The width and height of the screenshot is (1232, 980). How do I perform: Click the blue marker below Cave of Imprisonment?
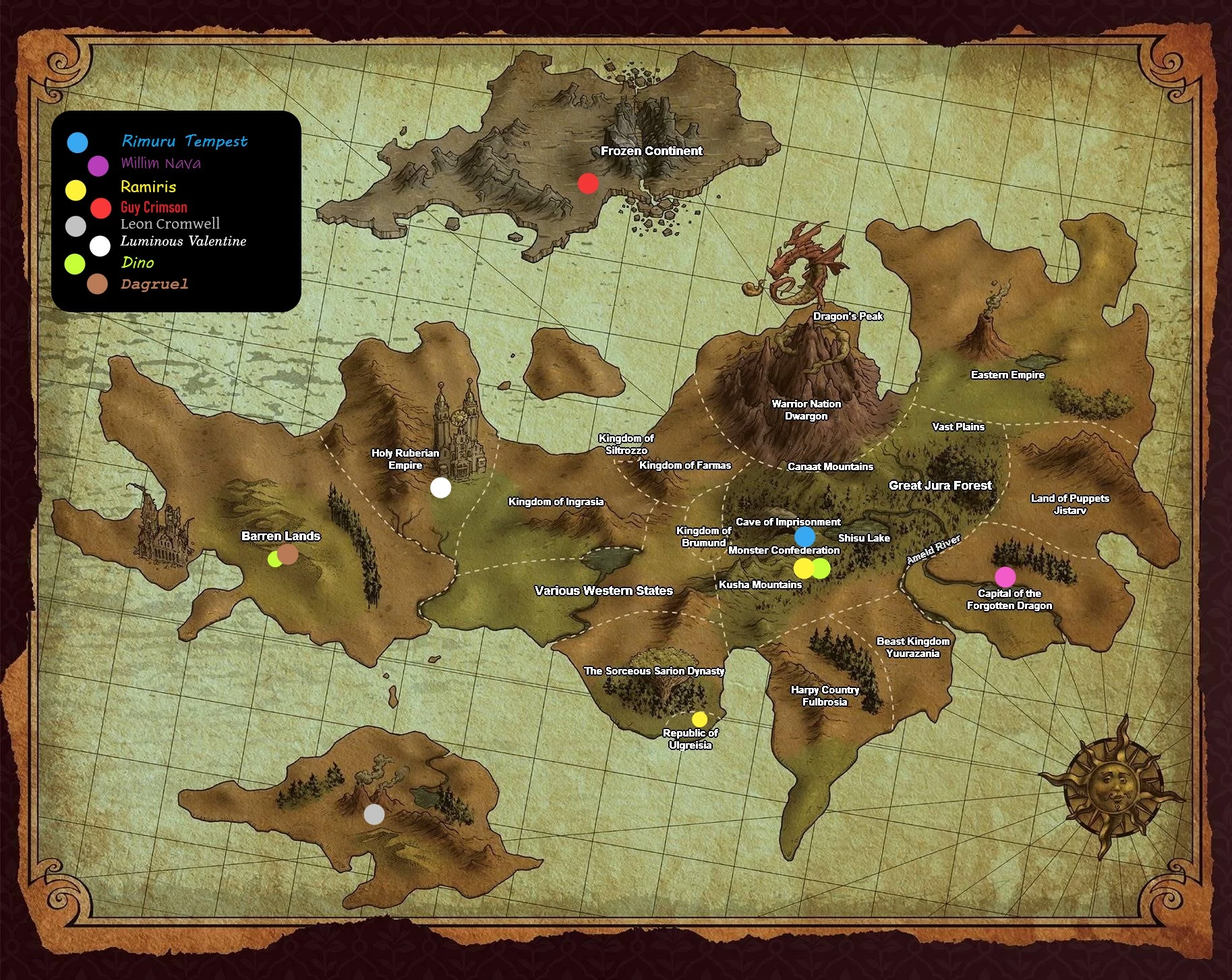point(804,537)
